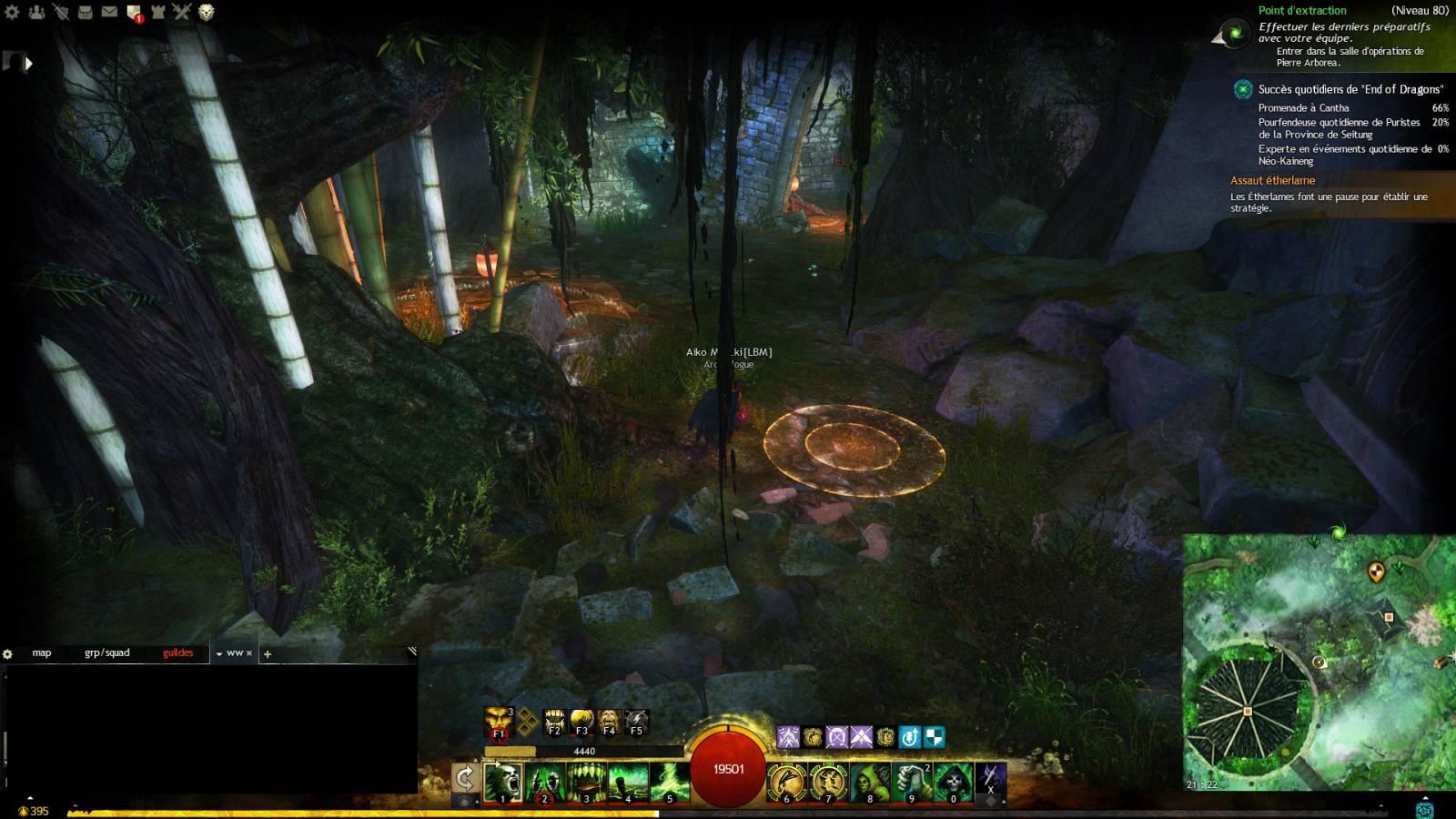Activate the skull elite skill in slot 0

(954, 782)
